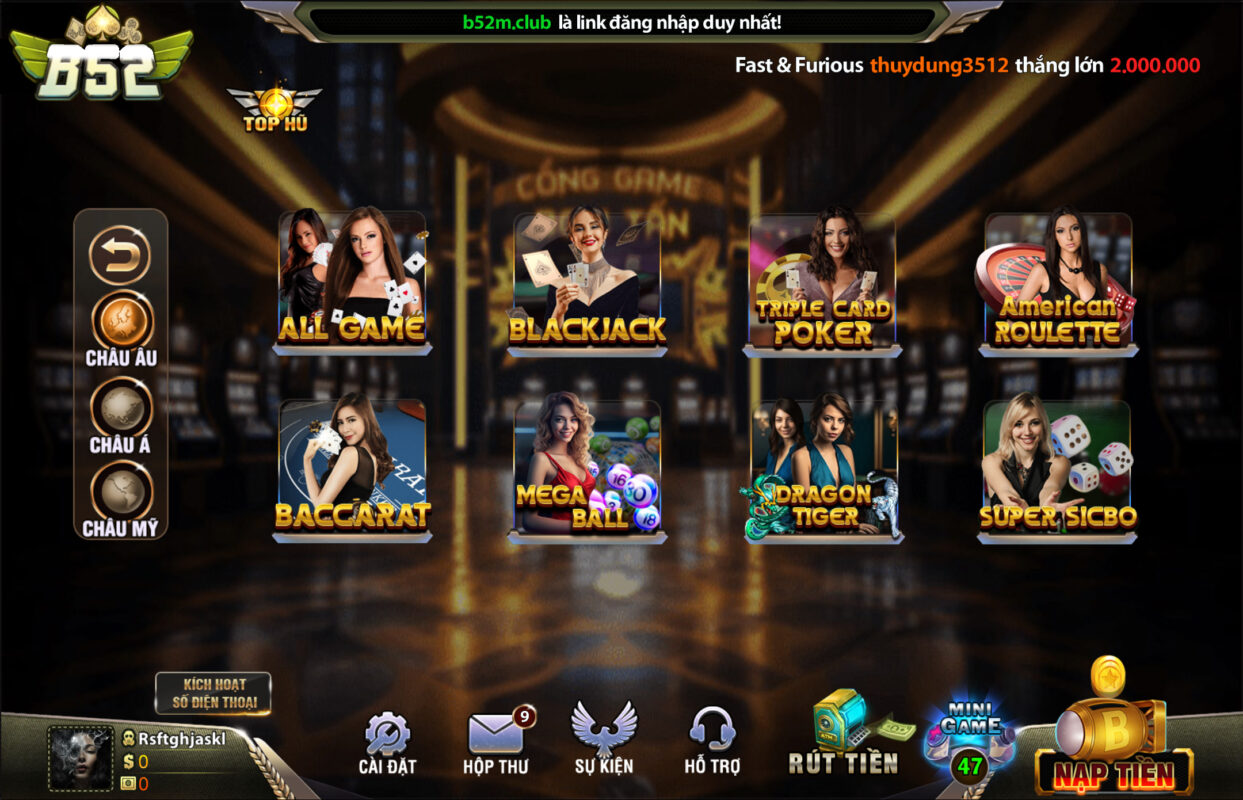
Task: Show the Sự Kiện events
Action: tap(604, 739)
